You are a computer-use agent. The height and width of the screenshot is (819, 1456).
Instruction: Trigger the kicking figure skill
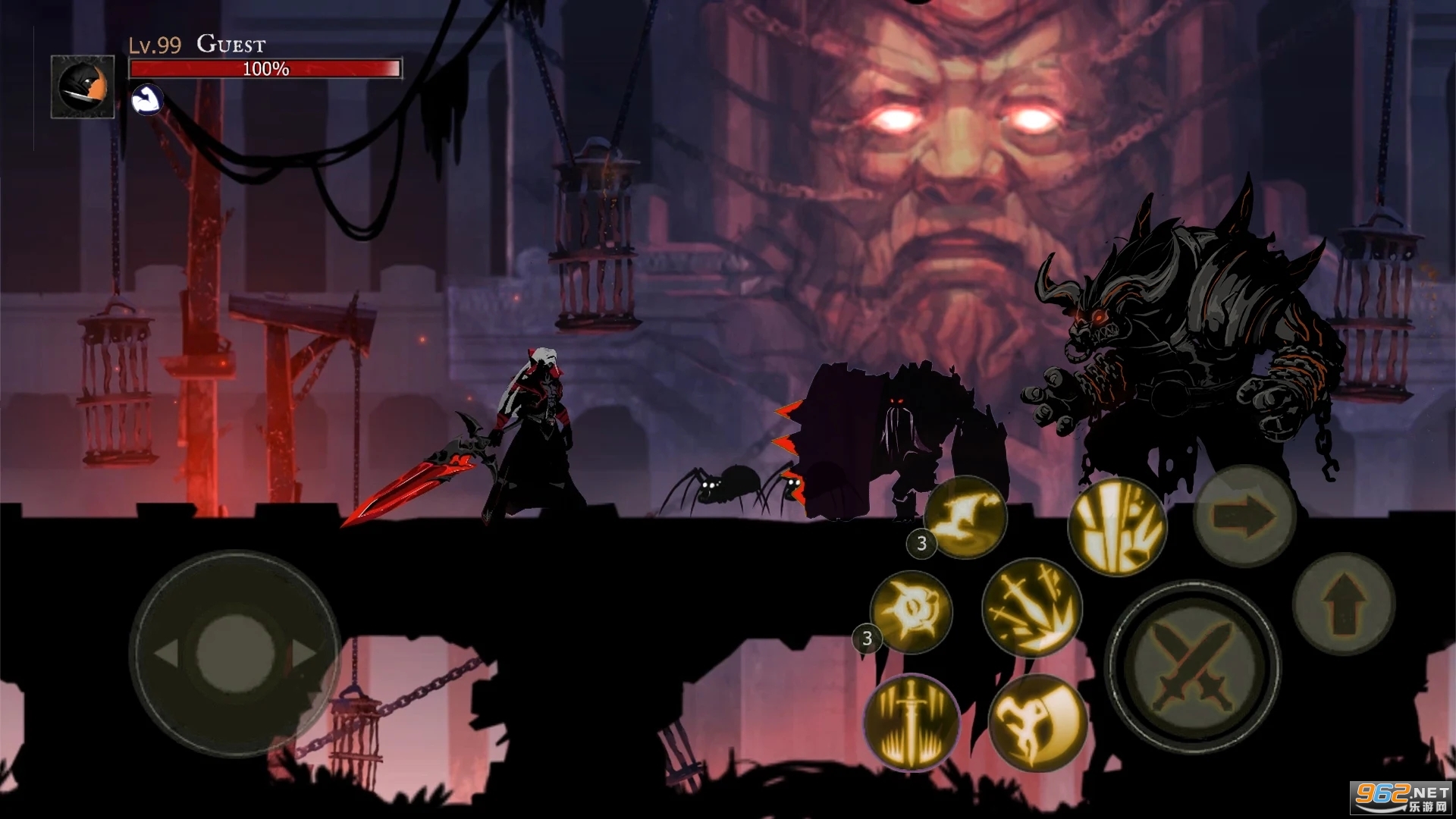click(1037, 722)
